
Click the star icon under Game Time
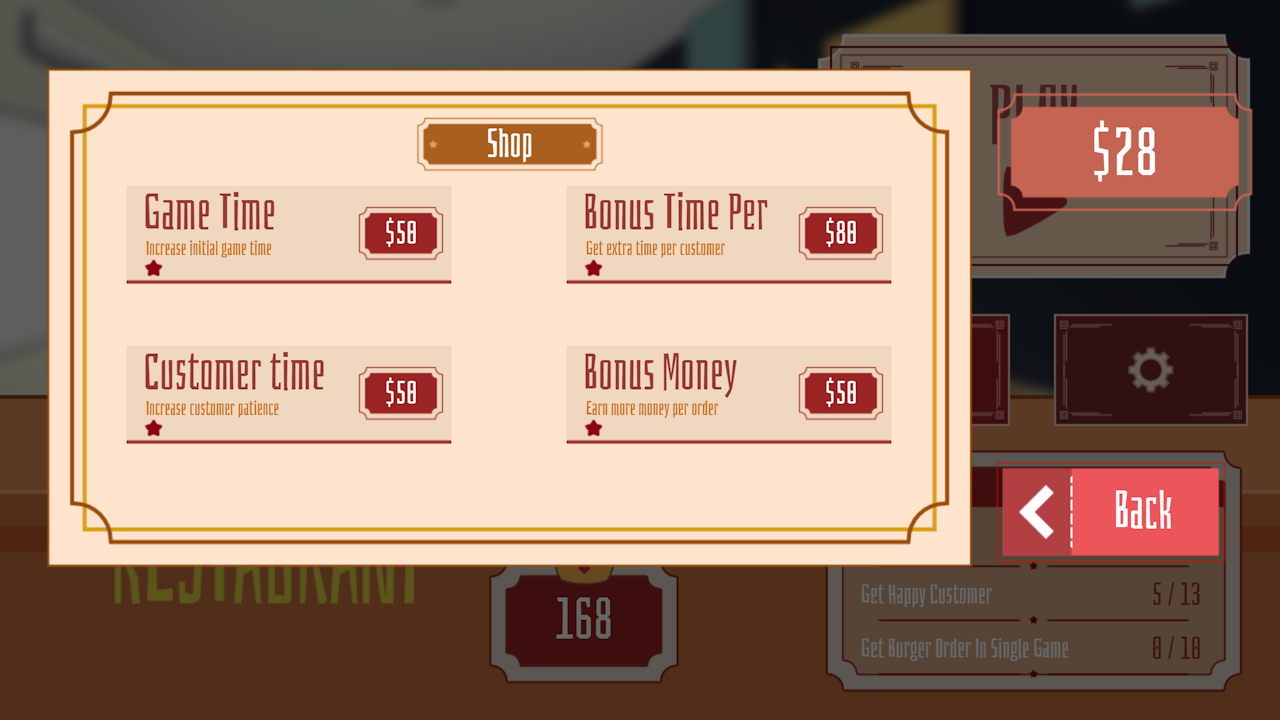[x=153, y=267]
